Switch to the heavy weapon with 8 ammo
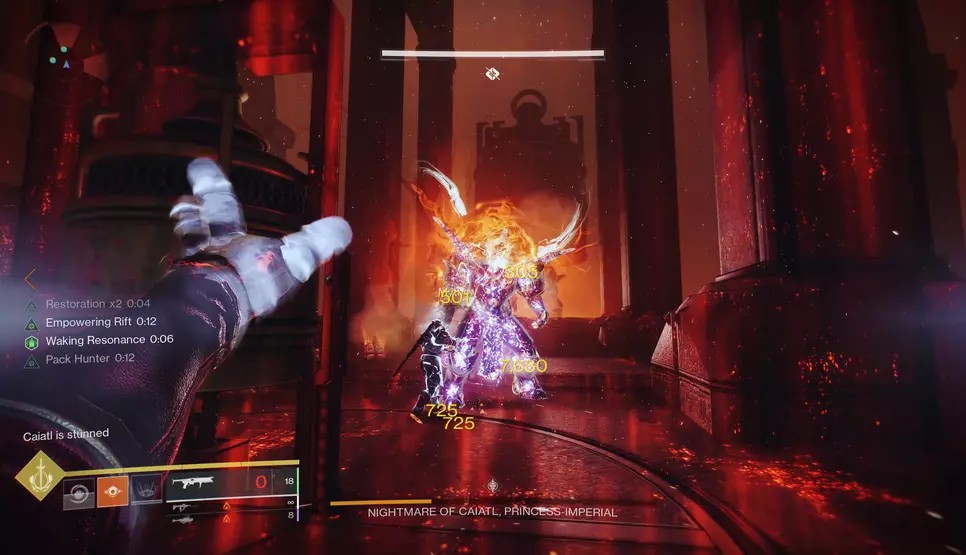The width and height of the screenshot is (966, 555). click(x=184, y=517)
